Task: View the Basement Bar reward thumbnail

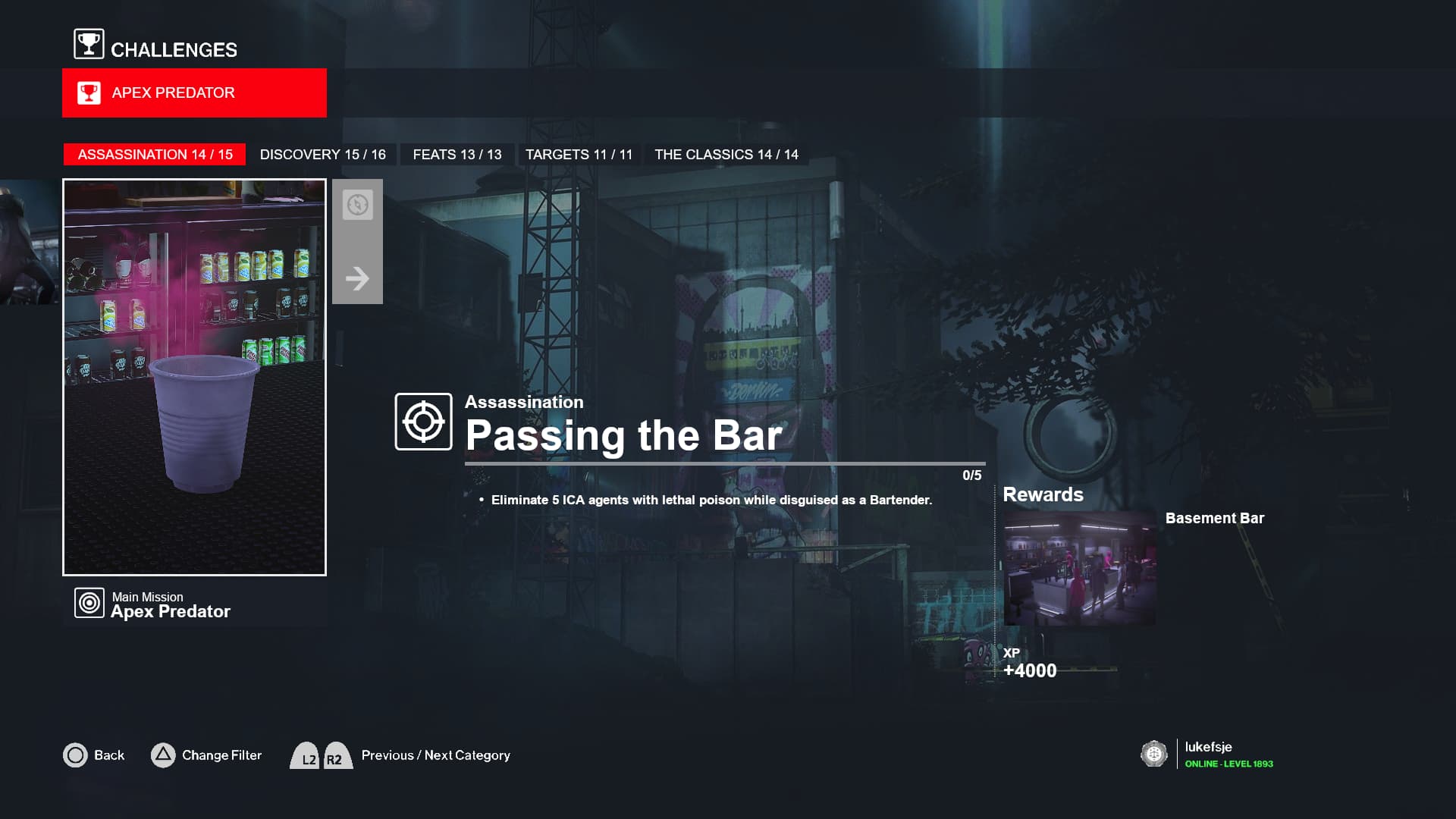Action: [1079, 569]
